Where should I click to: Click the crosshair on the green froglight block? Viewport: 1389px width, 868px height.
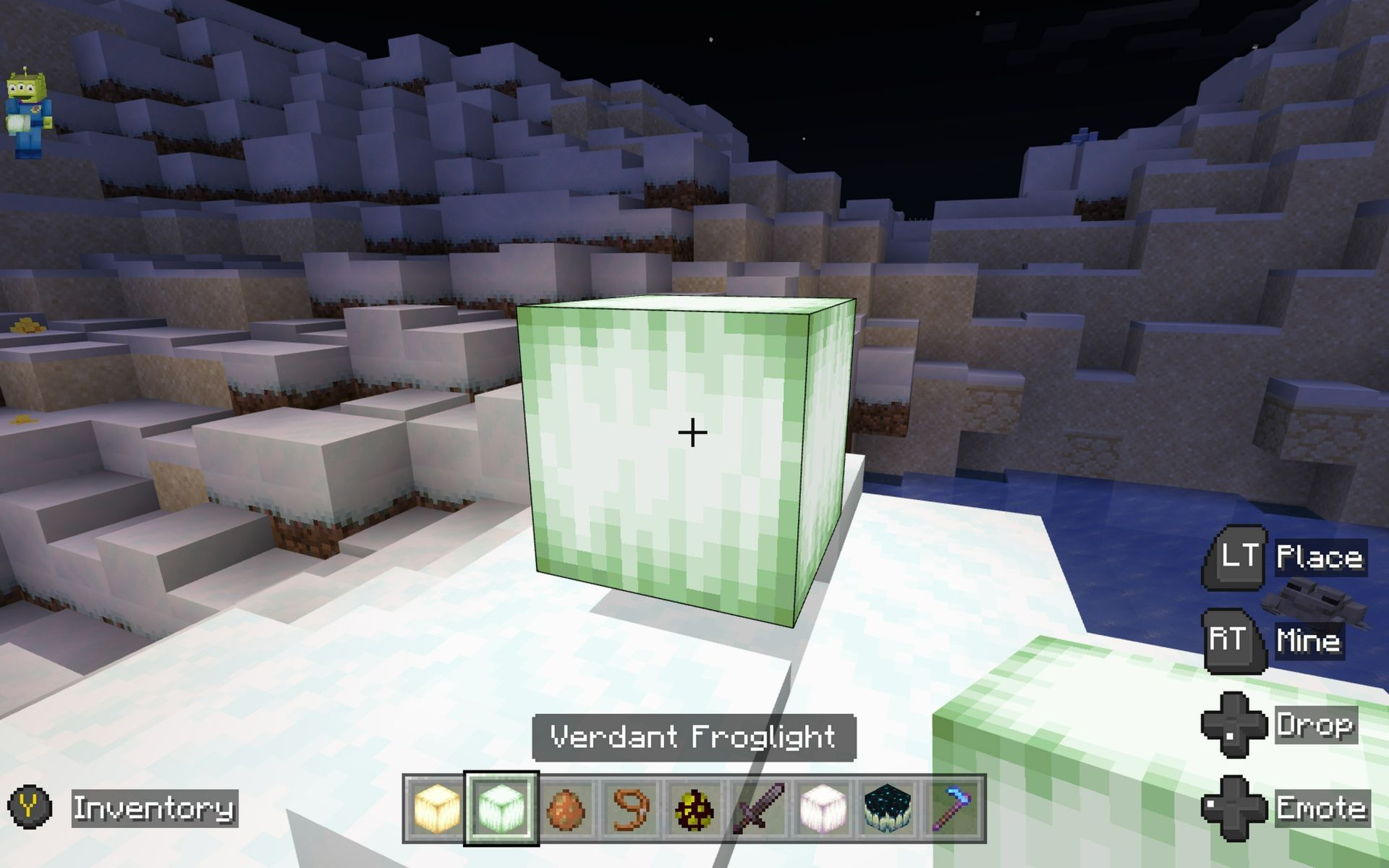pos(692,431)
